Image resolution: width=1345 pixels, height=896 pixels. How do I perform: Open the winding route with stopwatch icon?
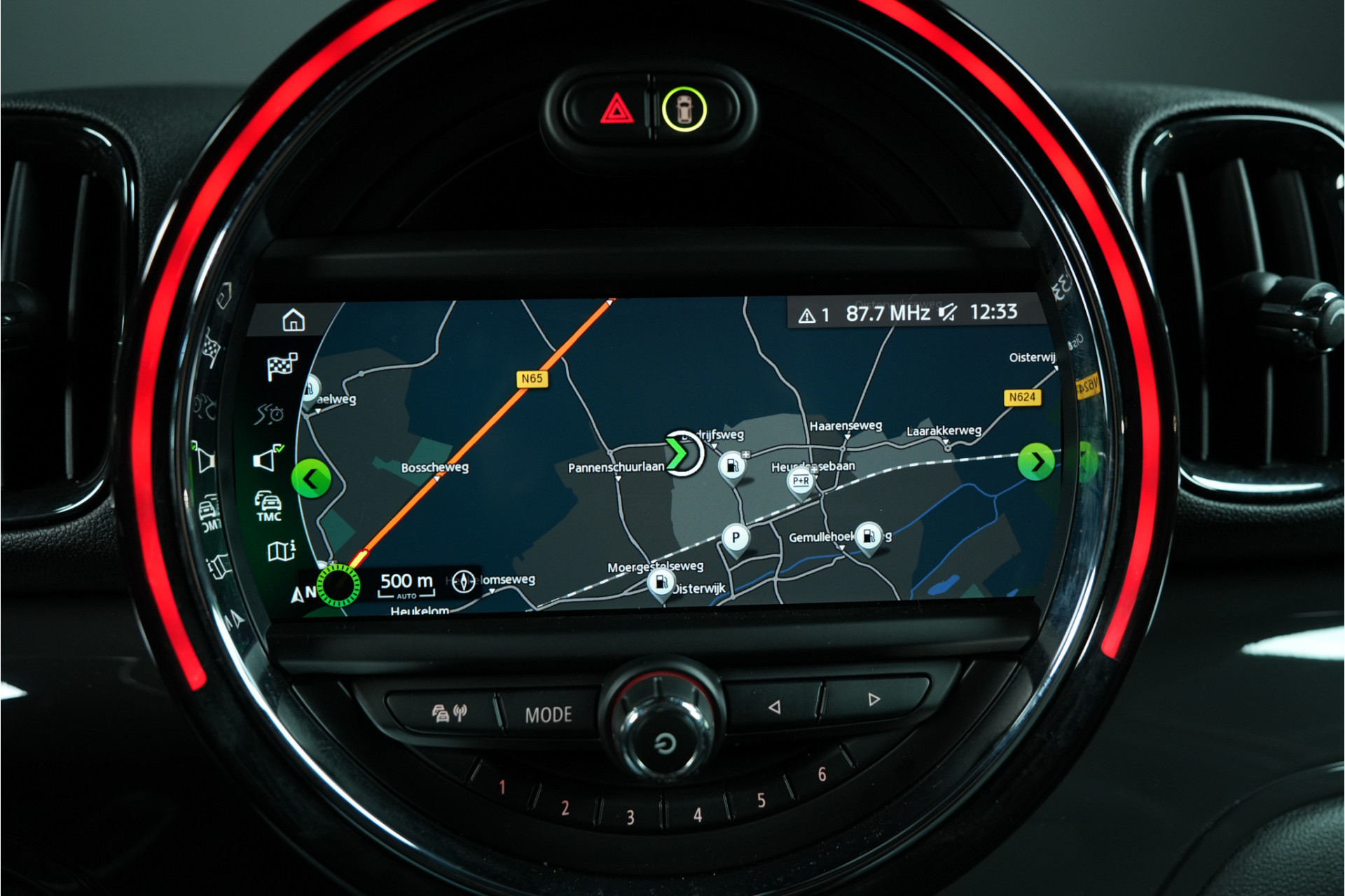point(270,414)
